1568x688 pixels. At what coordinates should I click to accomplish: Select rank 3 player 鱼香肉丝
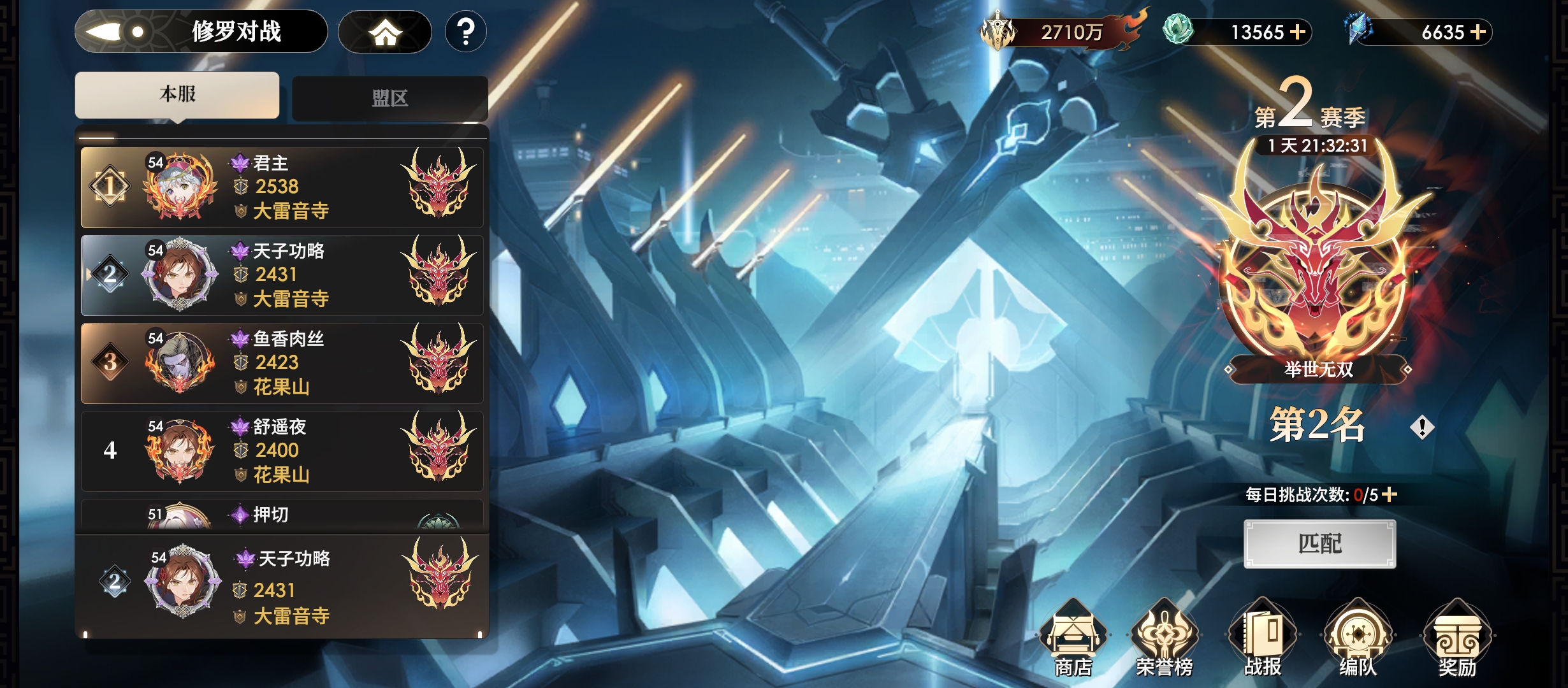pos(282,363)
